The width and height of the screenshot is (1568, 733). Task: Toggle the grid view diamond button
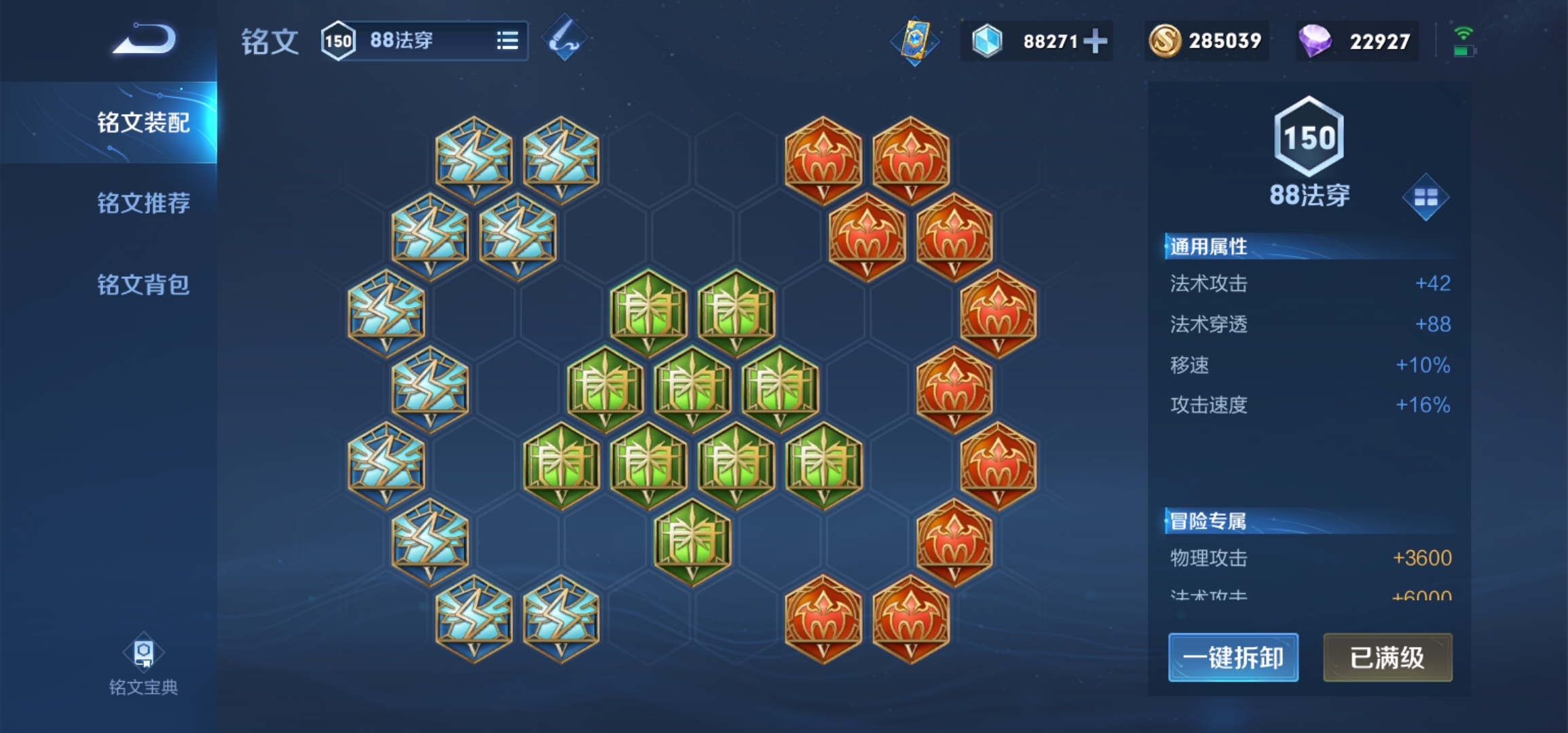tap(1425, 198)
